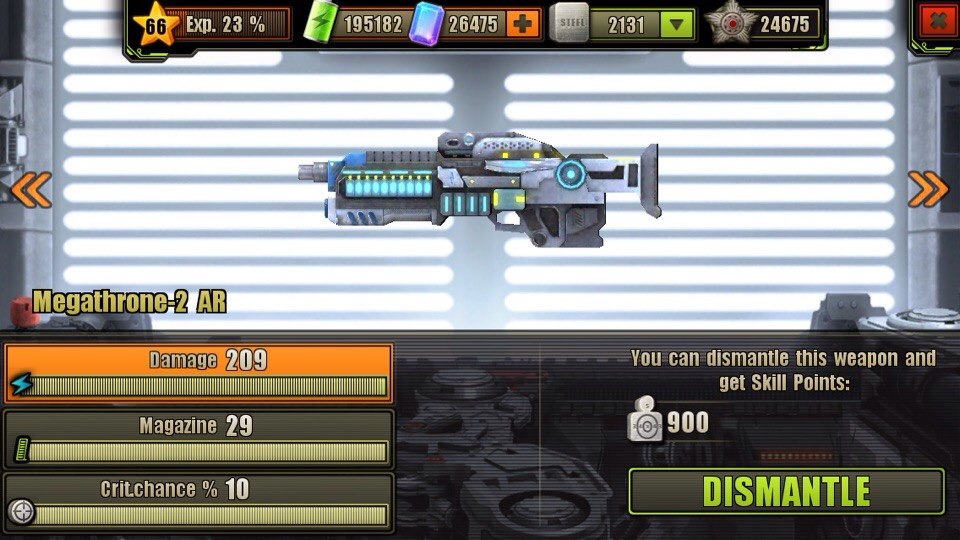Select the Magazine stat row
960x540 pixels.
[198, 438]
